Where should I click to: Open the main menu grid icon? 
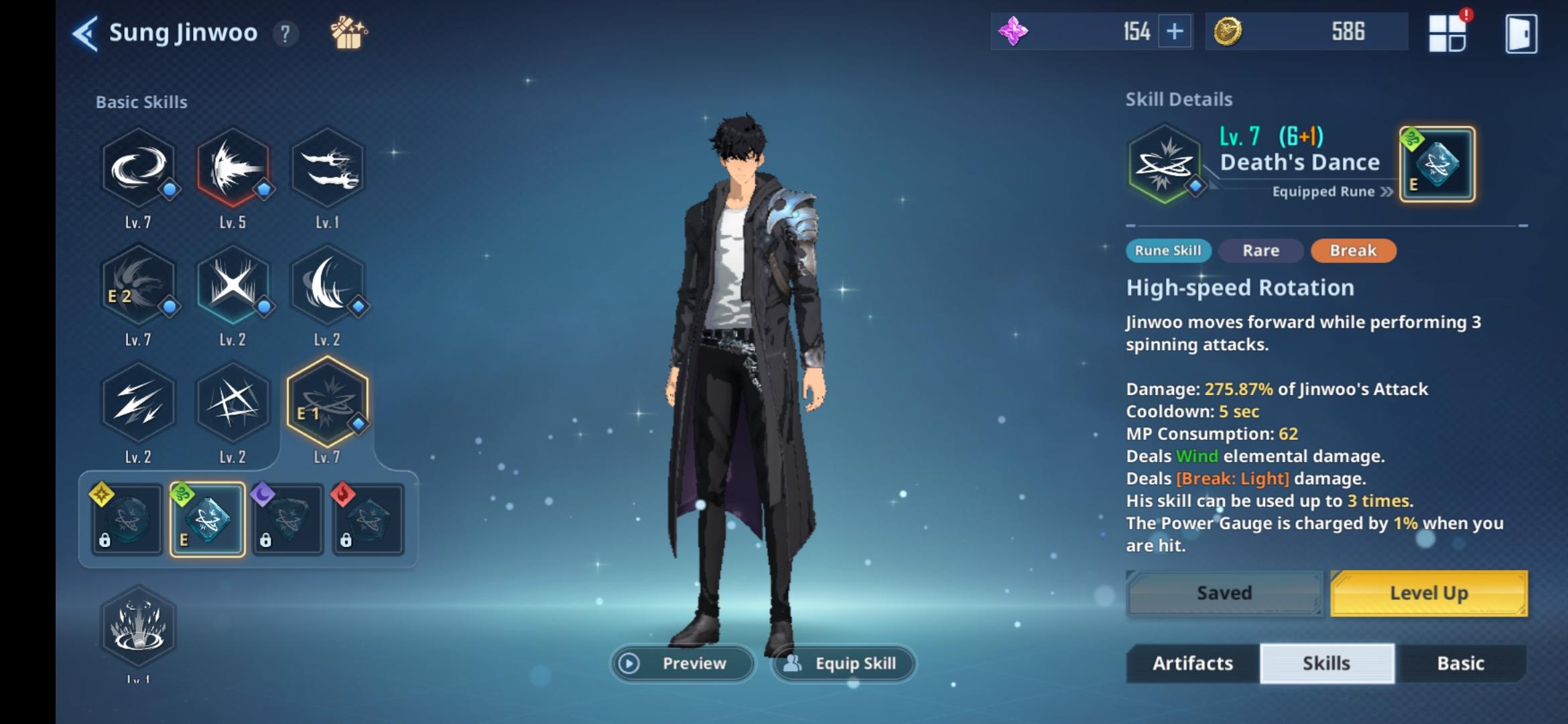point(1449,32)
